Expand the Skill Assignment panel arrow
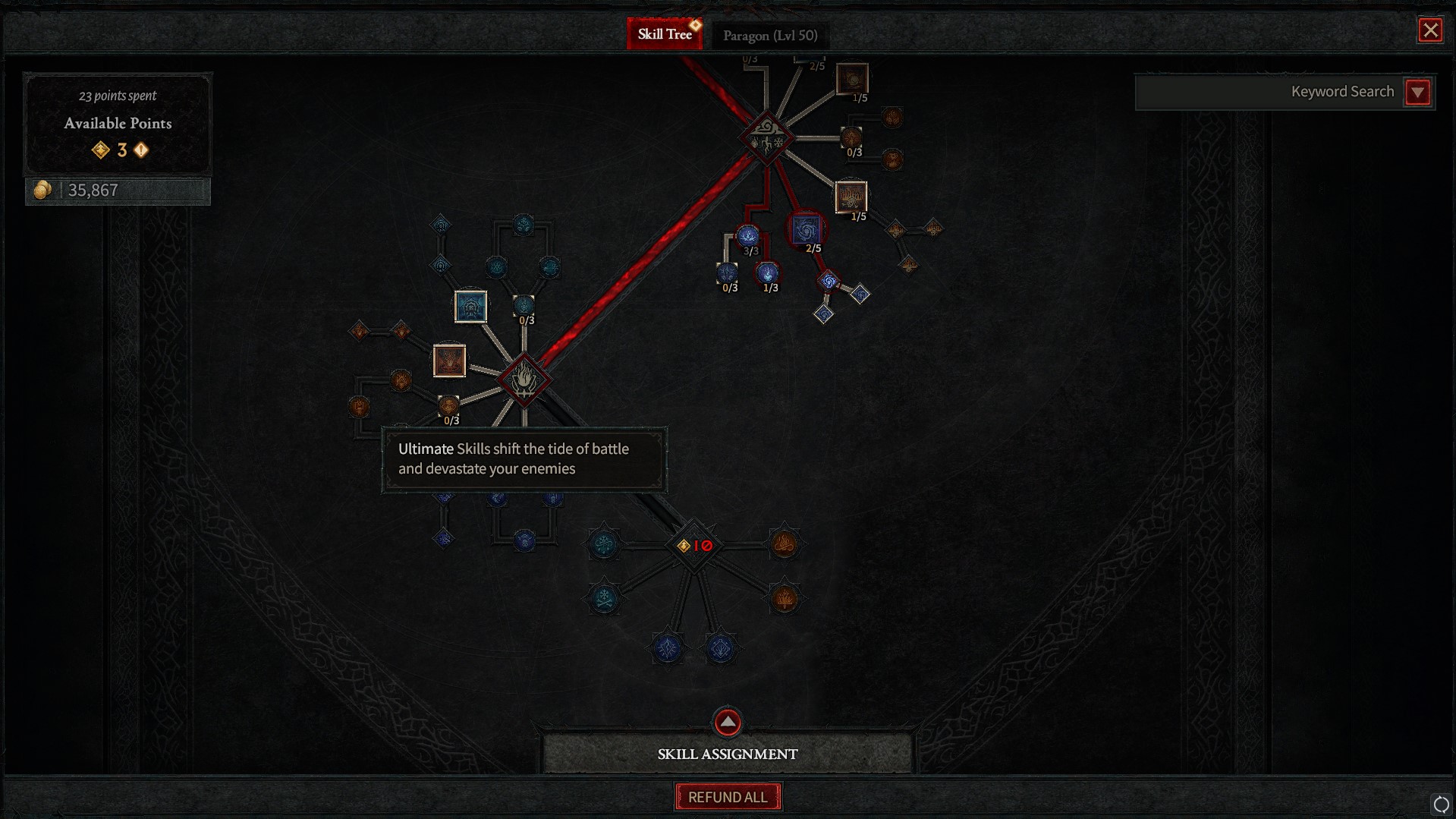Image resolution: width=1456 pixels, height=819 pixels. (727, 722)
